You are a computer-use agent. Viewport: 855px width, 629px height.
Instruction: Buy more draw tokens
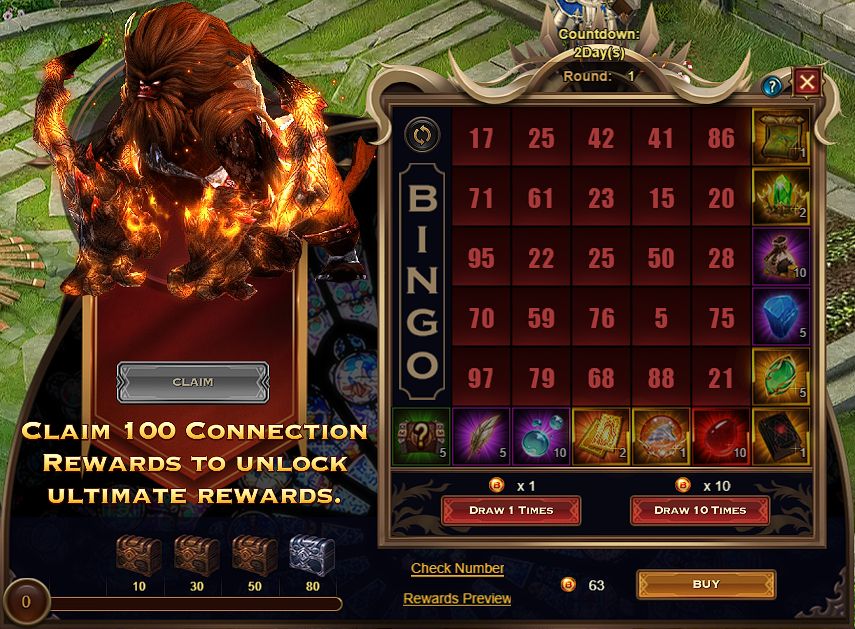[x=706, y=584]
